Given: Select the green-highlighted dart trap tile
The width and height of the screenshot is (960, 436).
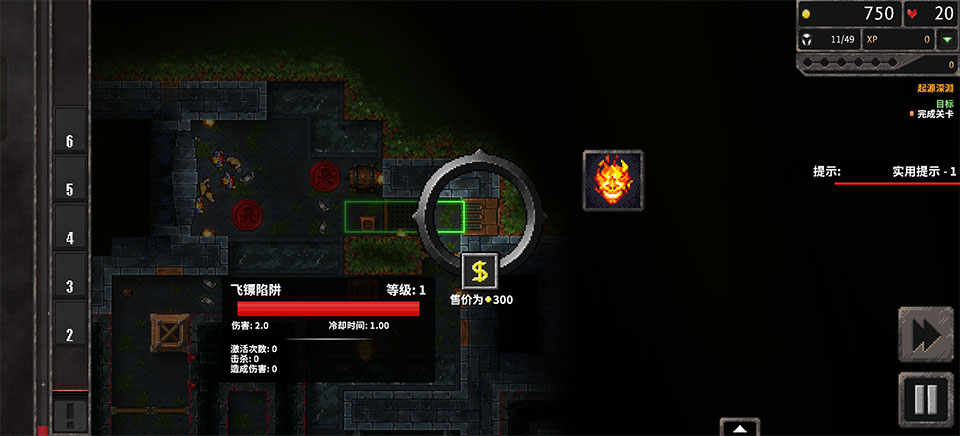Looking at the screenshot, I should [404, 216].
